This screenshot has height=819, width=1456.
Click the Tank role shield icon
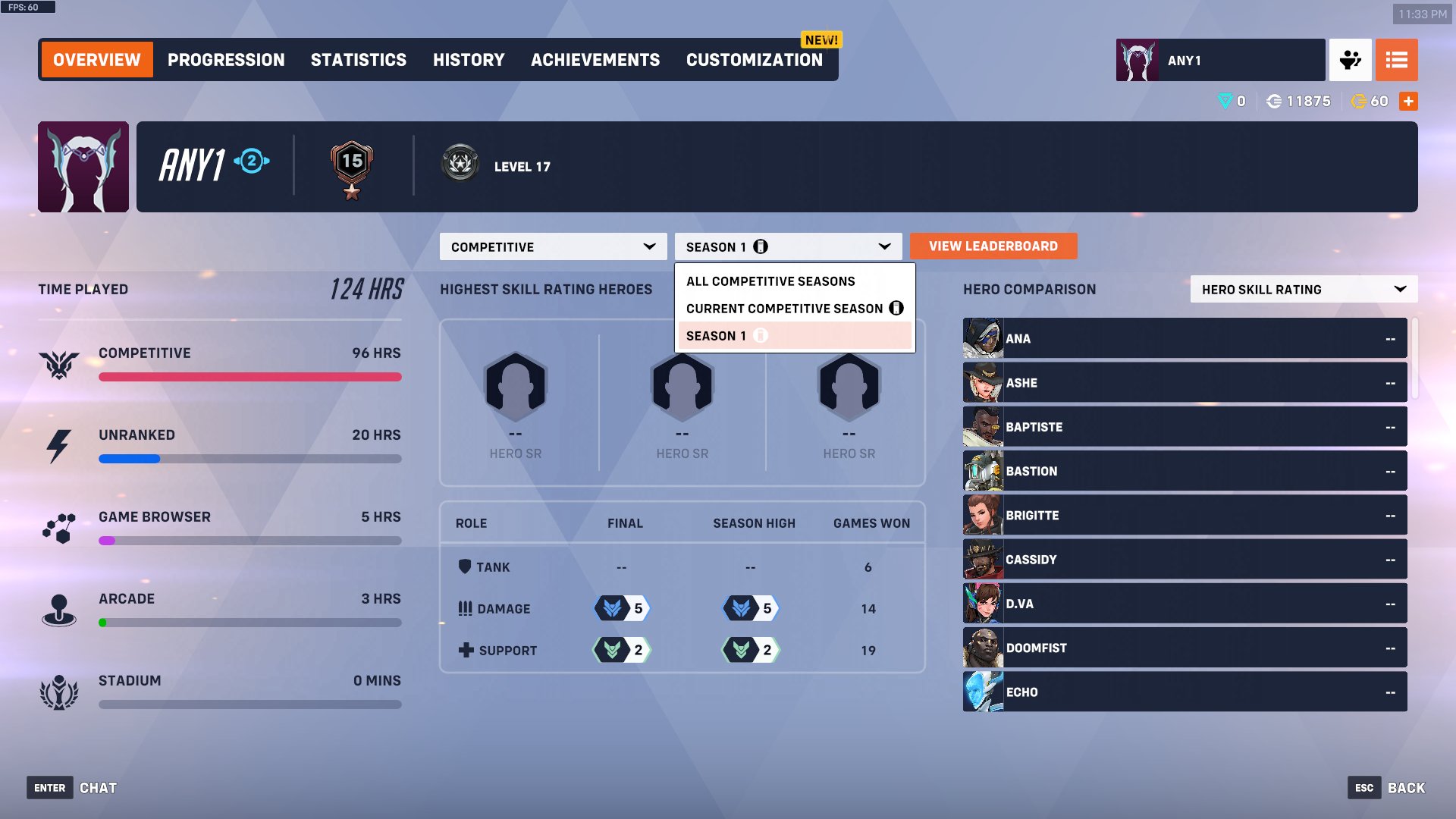click(x=465, y=567)
